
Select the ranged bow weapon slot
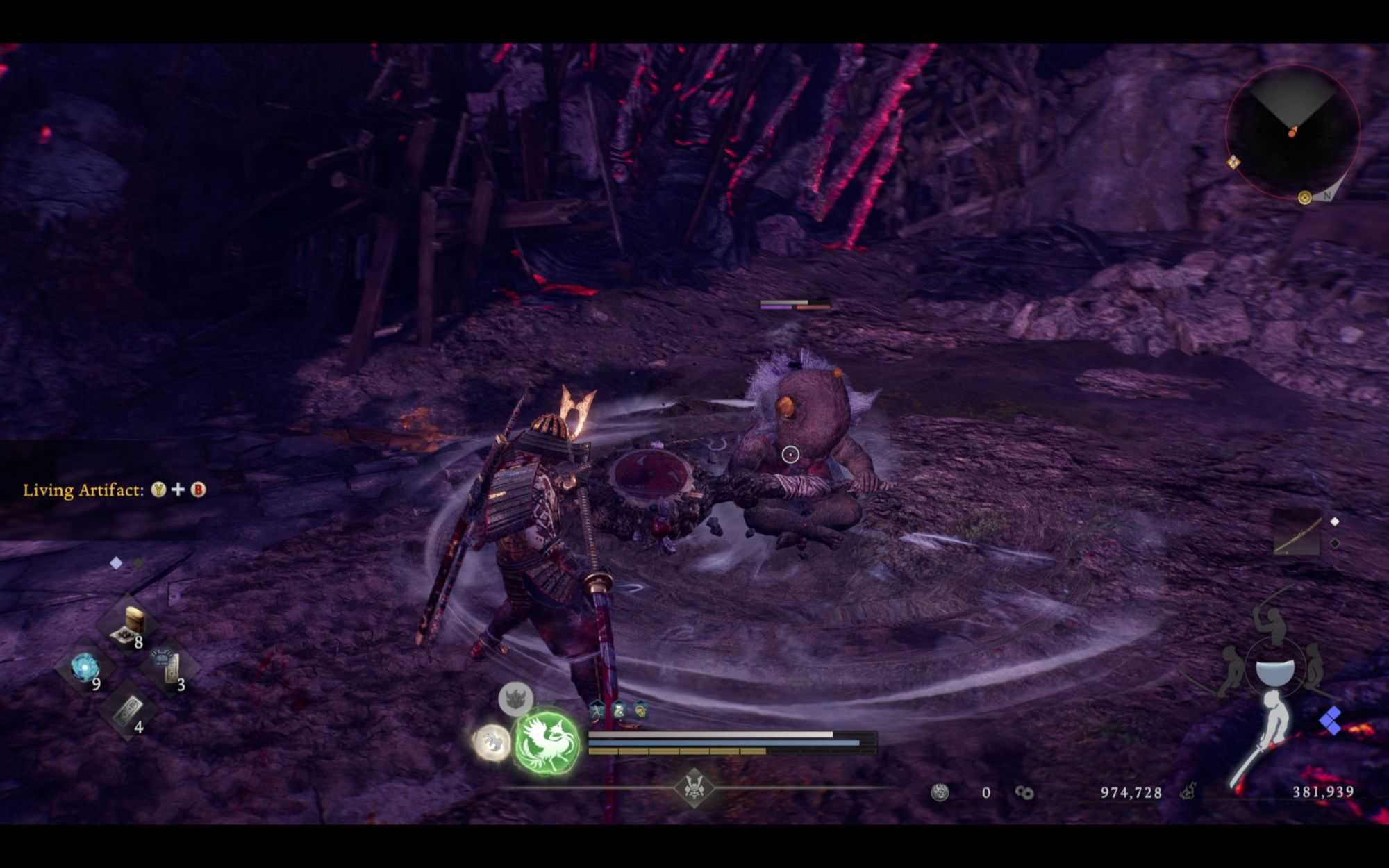(1297, 533)
